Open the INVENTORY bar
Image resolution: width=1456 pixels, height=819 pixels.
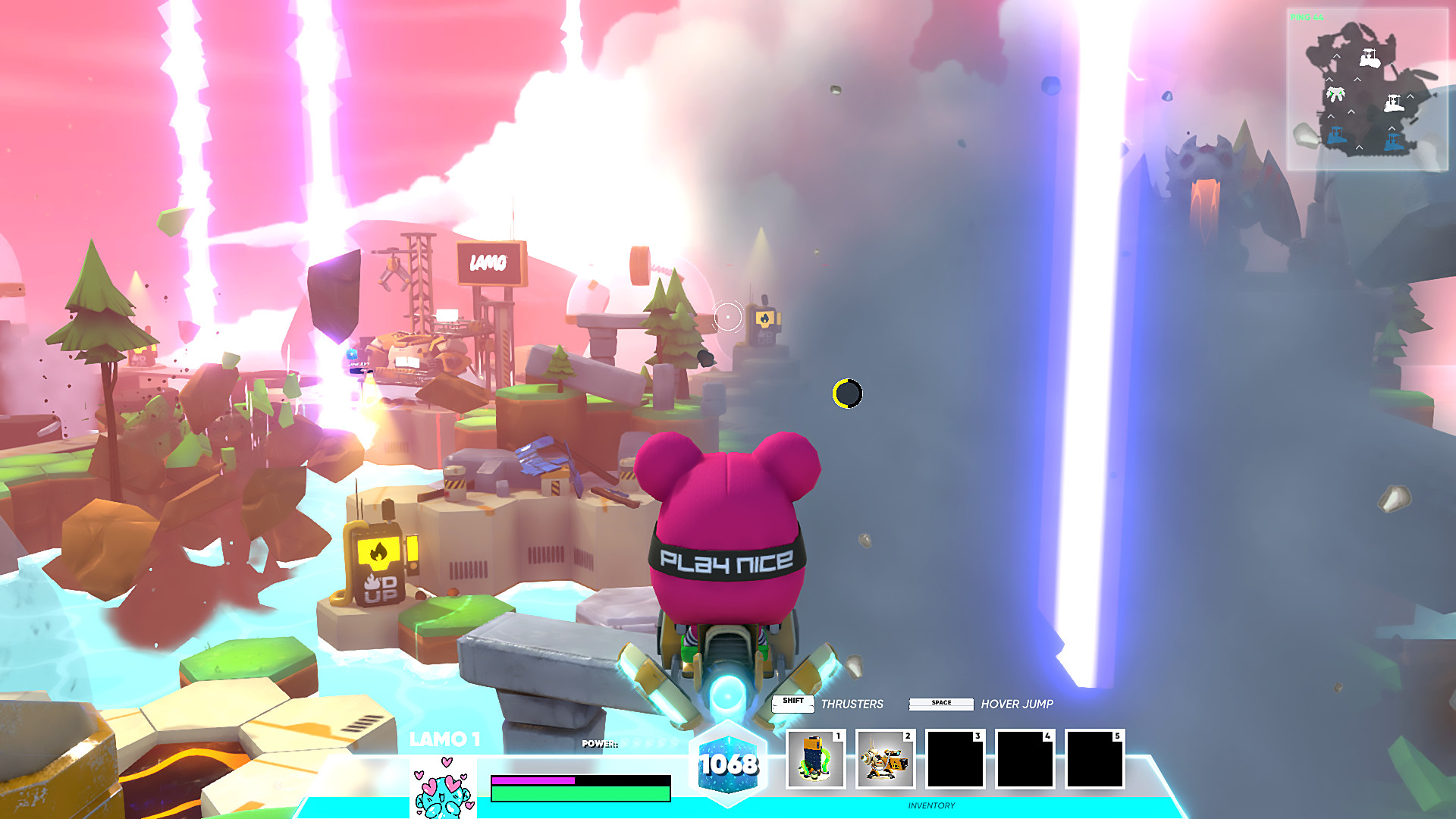pyautogui.click(x=931, y=805)
